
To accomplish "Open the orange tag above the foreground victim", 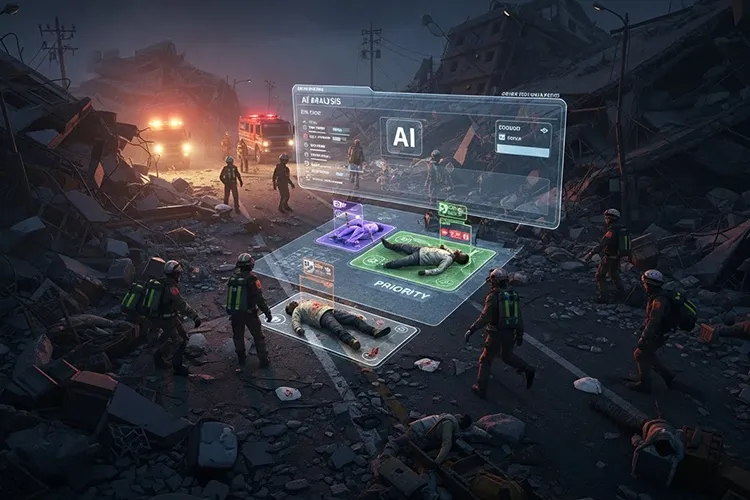I will [317, 271].
